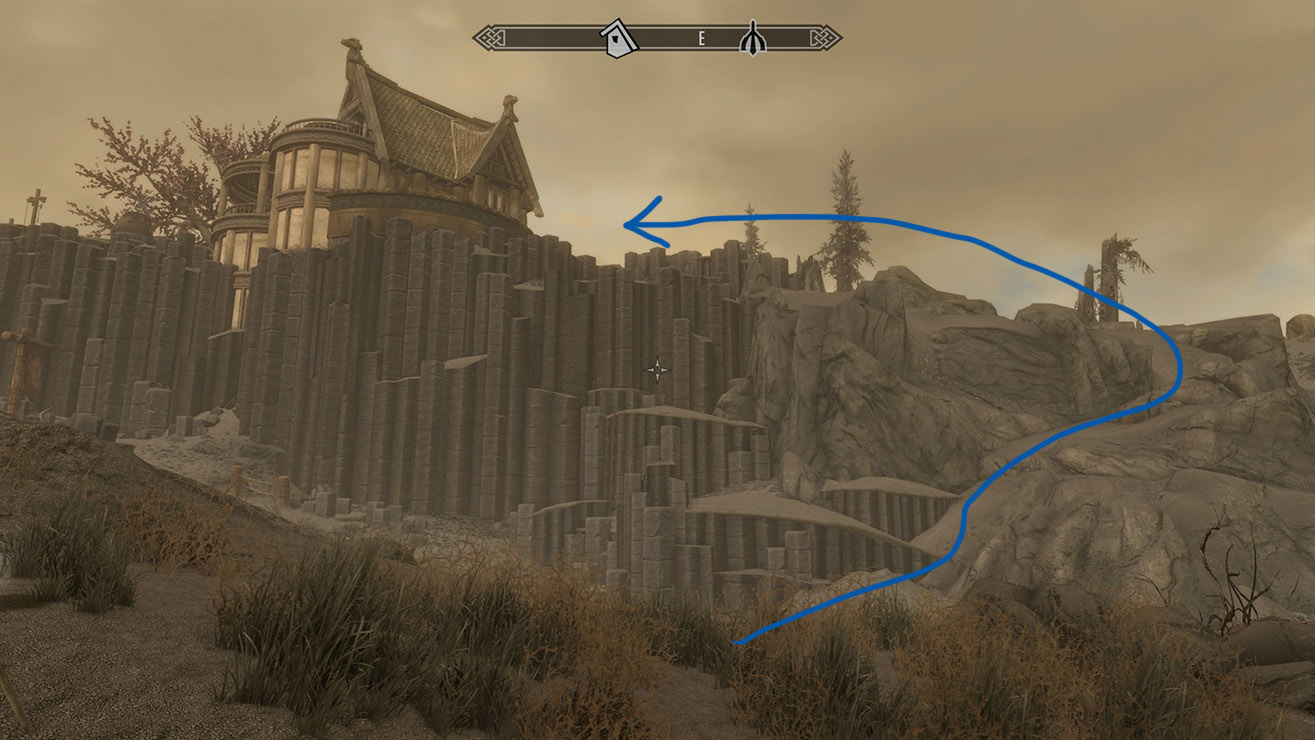Toggle the E cardinal direction marker
Viewport: 1315px width, 740px height.
(x=701, y=40)
